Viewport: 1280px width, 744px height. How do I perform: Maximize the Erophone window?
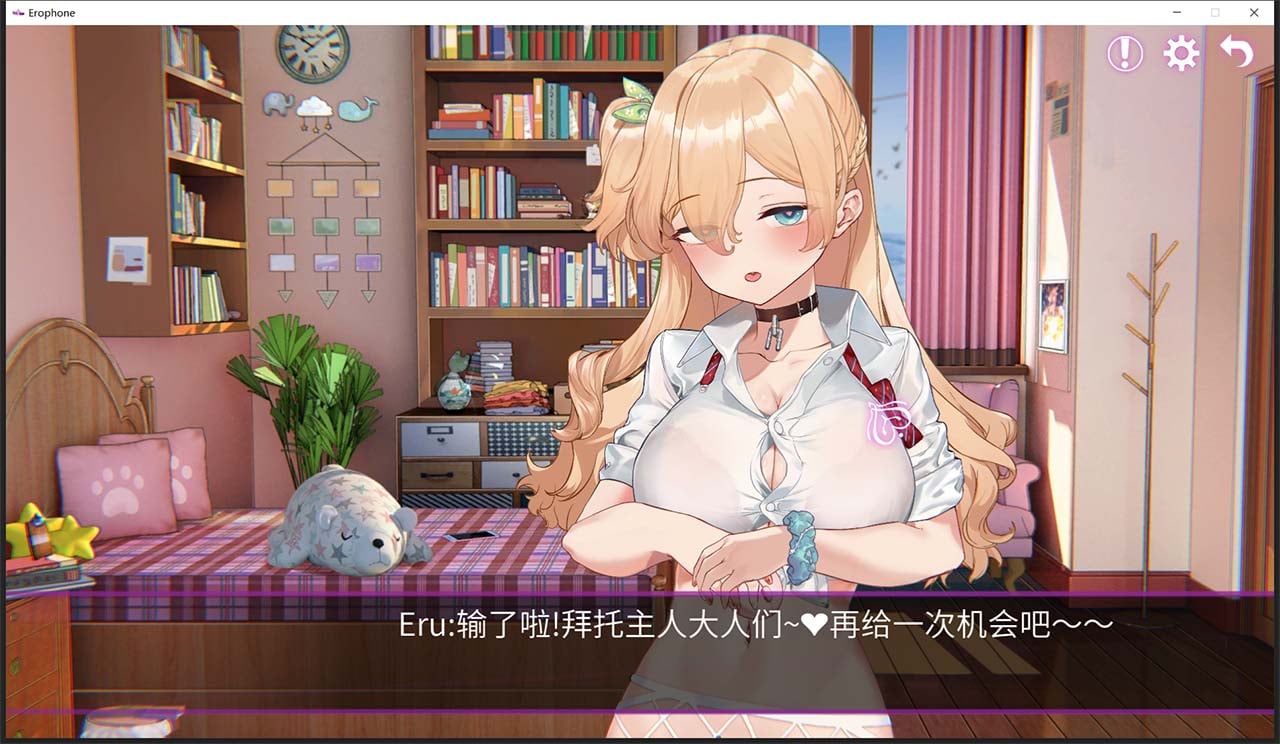pos(1214,13)
